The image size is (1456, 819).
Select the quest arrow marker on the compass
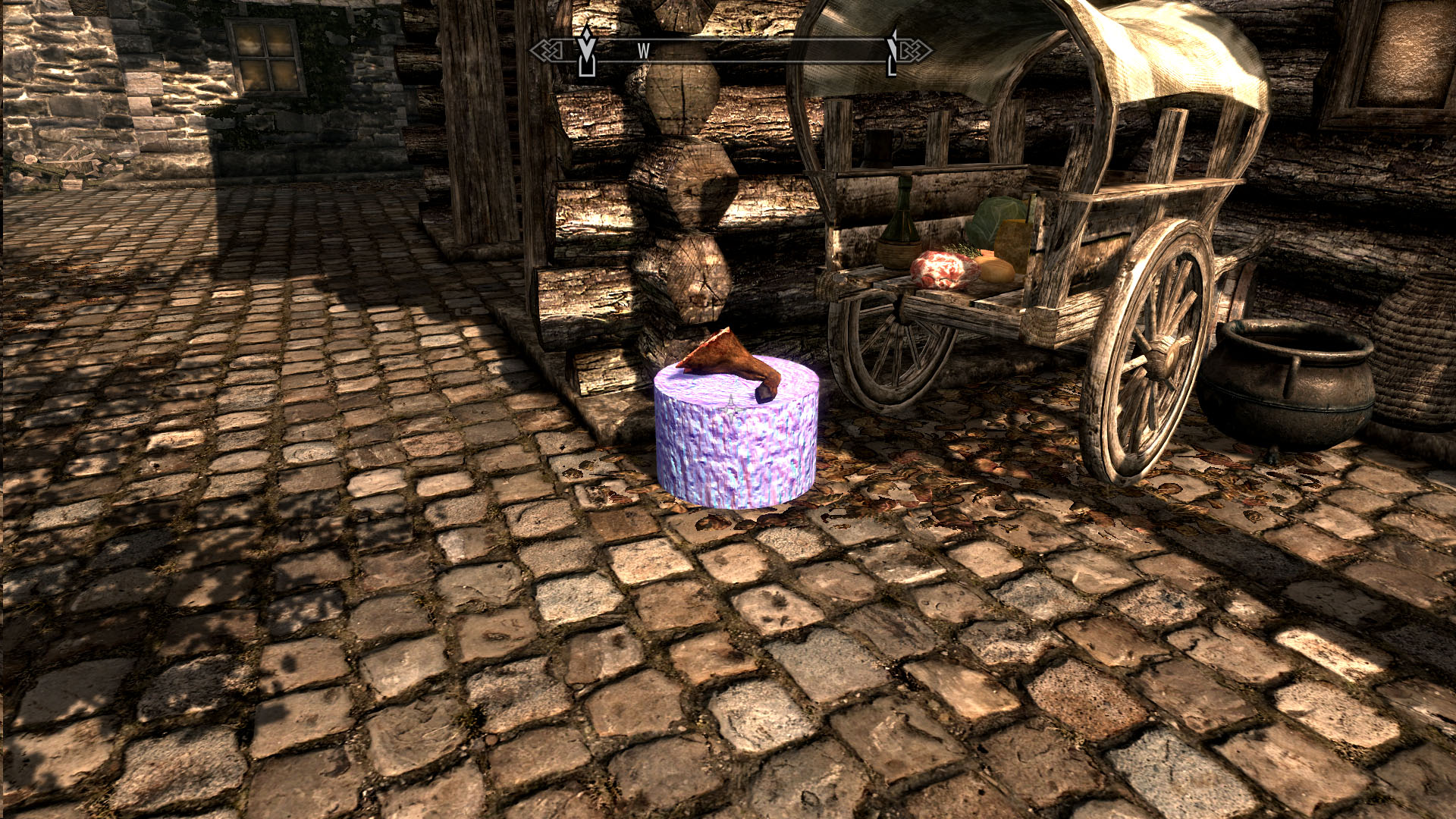[585, 52]
